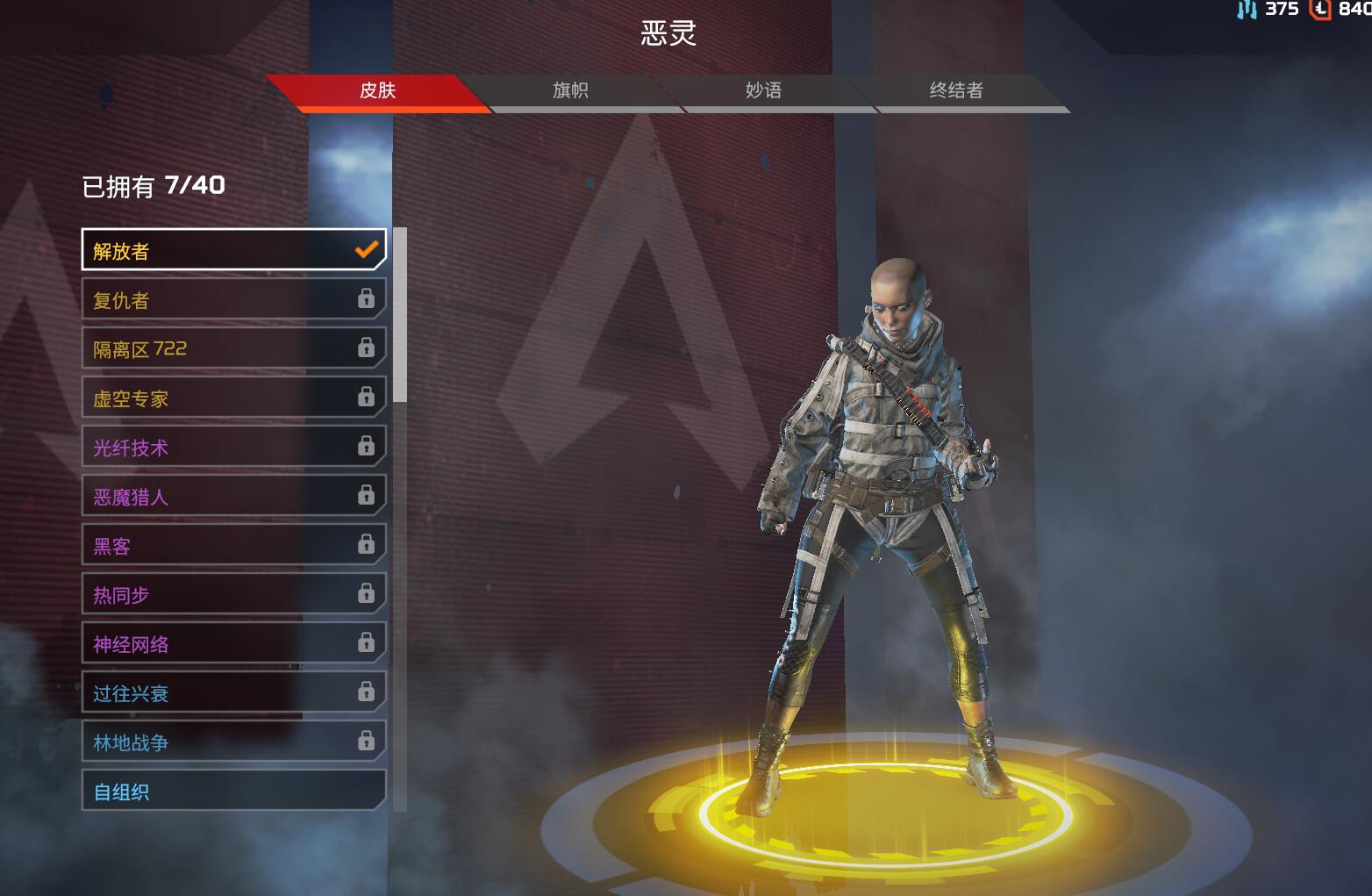Click the lock icon on 林地战争 skin

[366, 741]
